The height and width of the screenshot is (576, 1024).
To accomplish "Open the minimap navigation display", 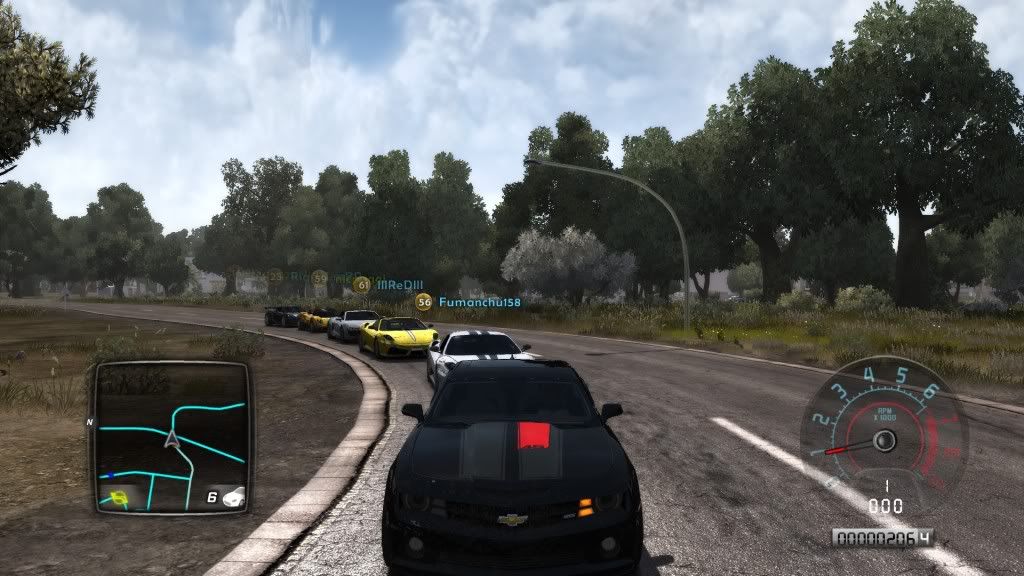I will (x=171, y=438).
